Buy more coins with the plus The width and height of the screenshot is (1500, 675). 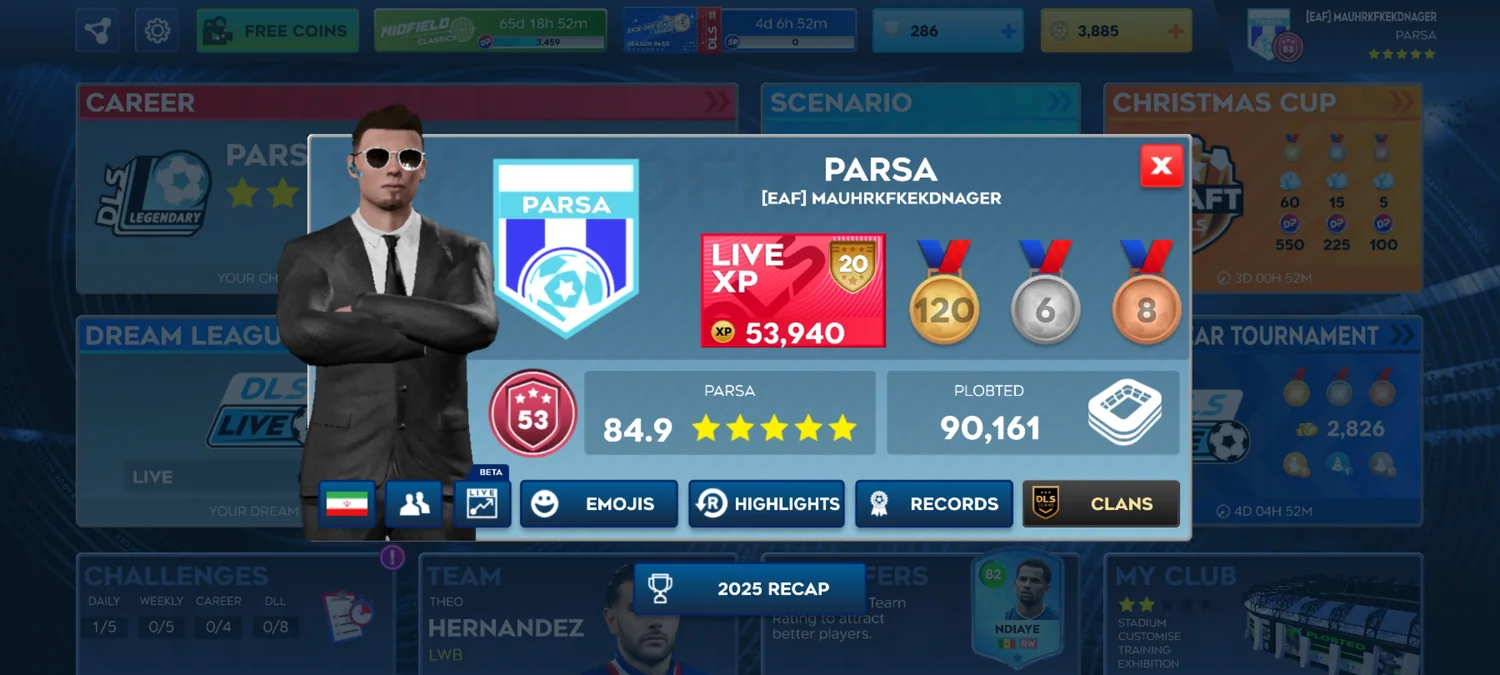coord(1175,31)
